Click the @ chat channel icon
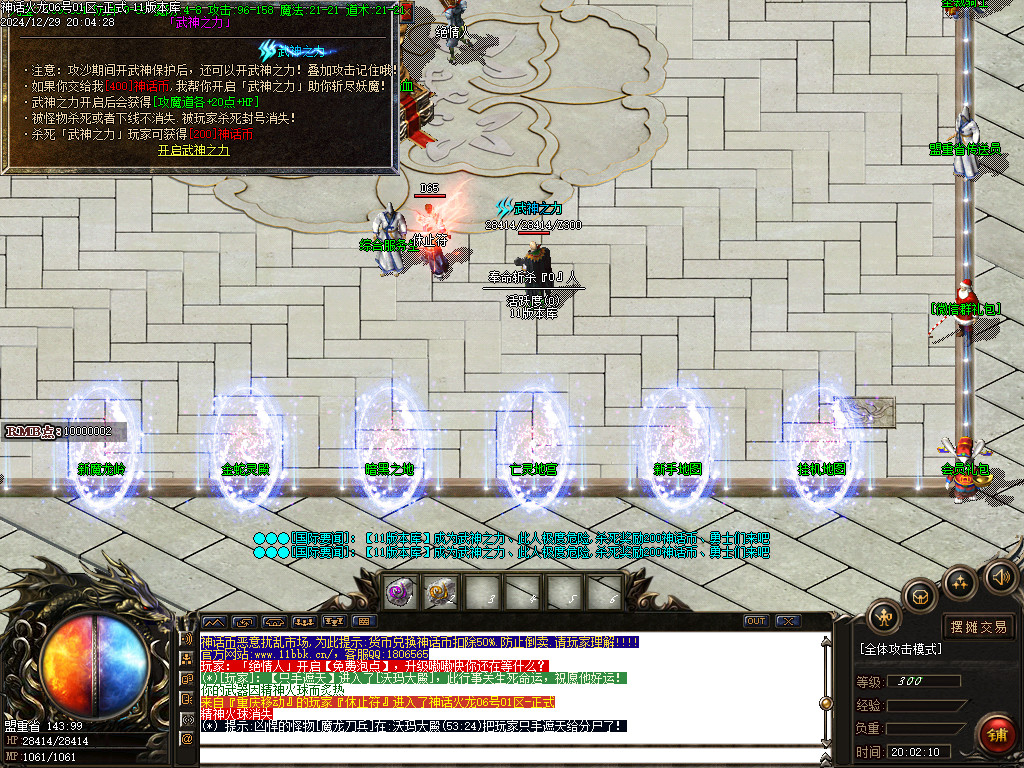Screen dimensions: 1024x768 pos(186,739)
